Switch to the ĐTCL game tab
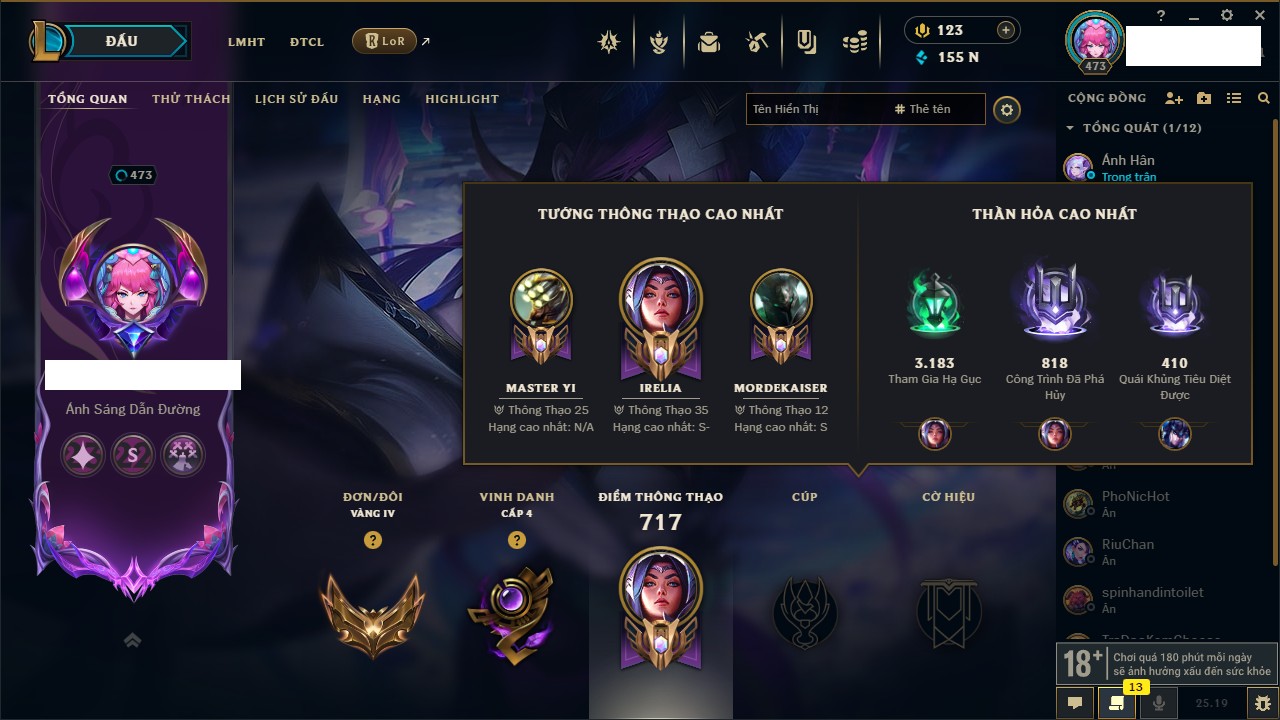Viewport: 1280px width, 720px height. coord(307,42)
